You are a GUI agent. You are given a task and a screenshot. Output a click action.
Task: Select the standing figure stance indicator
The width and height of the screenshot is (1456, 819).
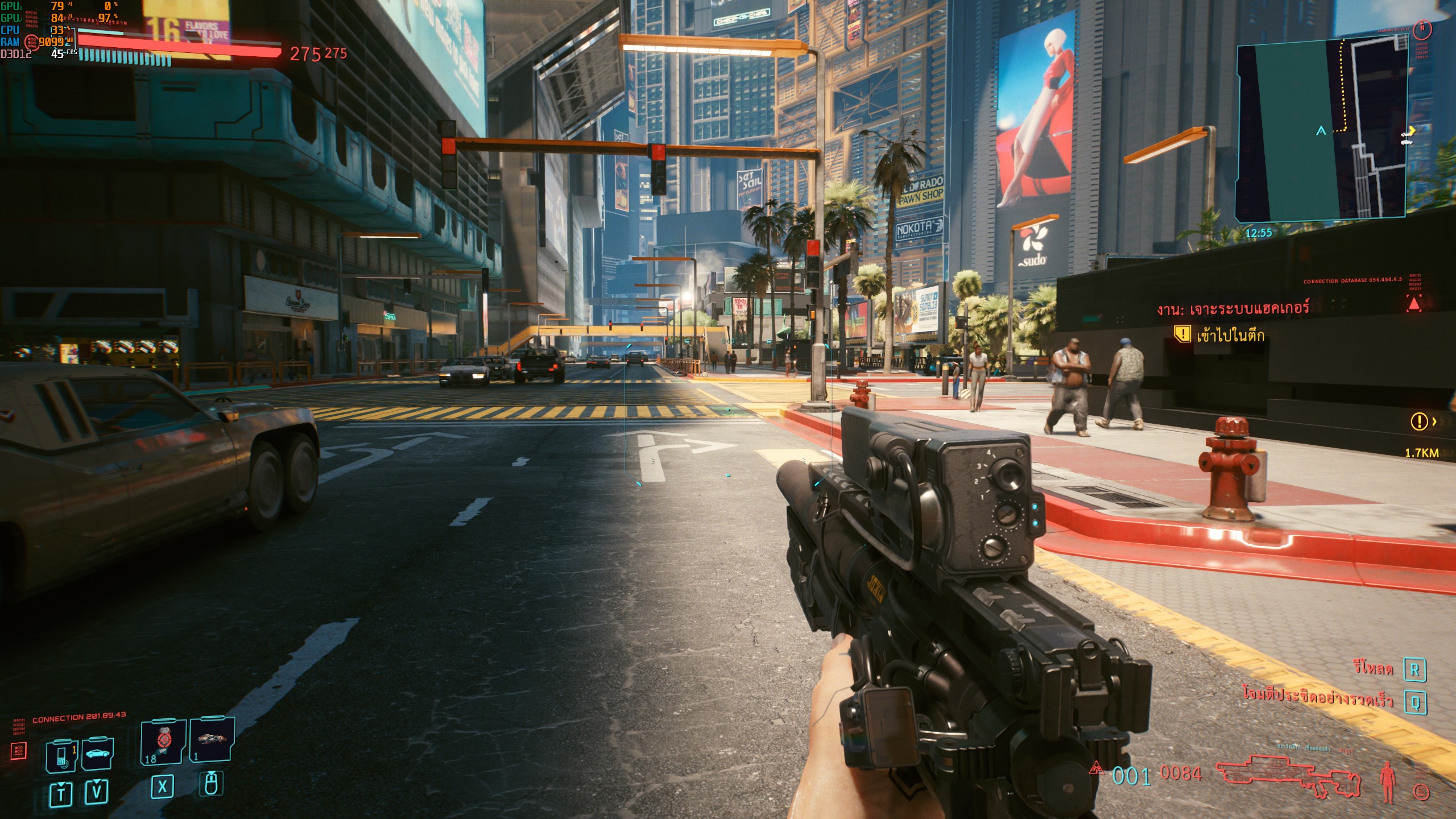1388,782
